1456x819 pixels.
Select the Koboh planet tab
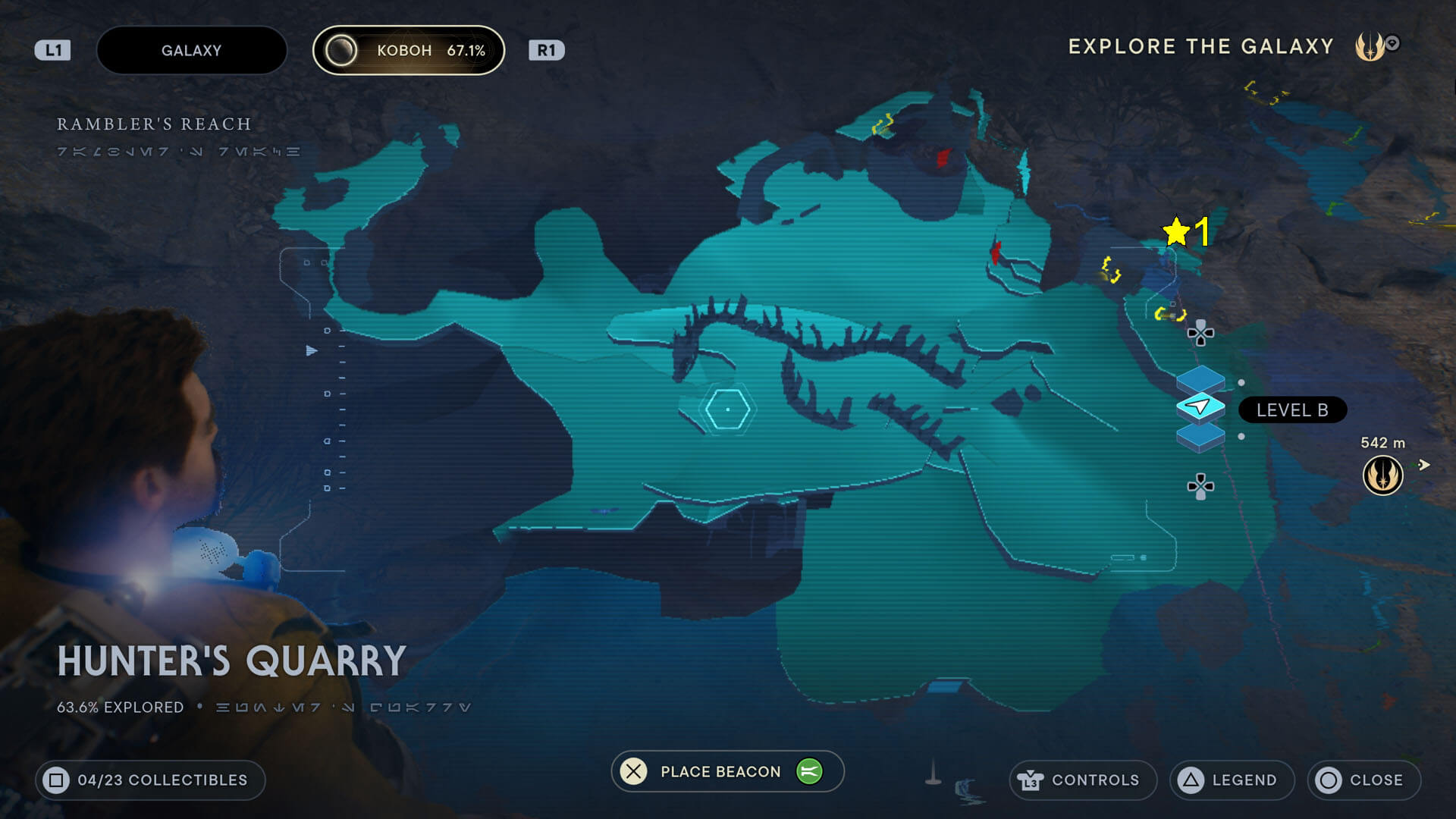click(x=409, y=51)
